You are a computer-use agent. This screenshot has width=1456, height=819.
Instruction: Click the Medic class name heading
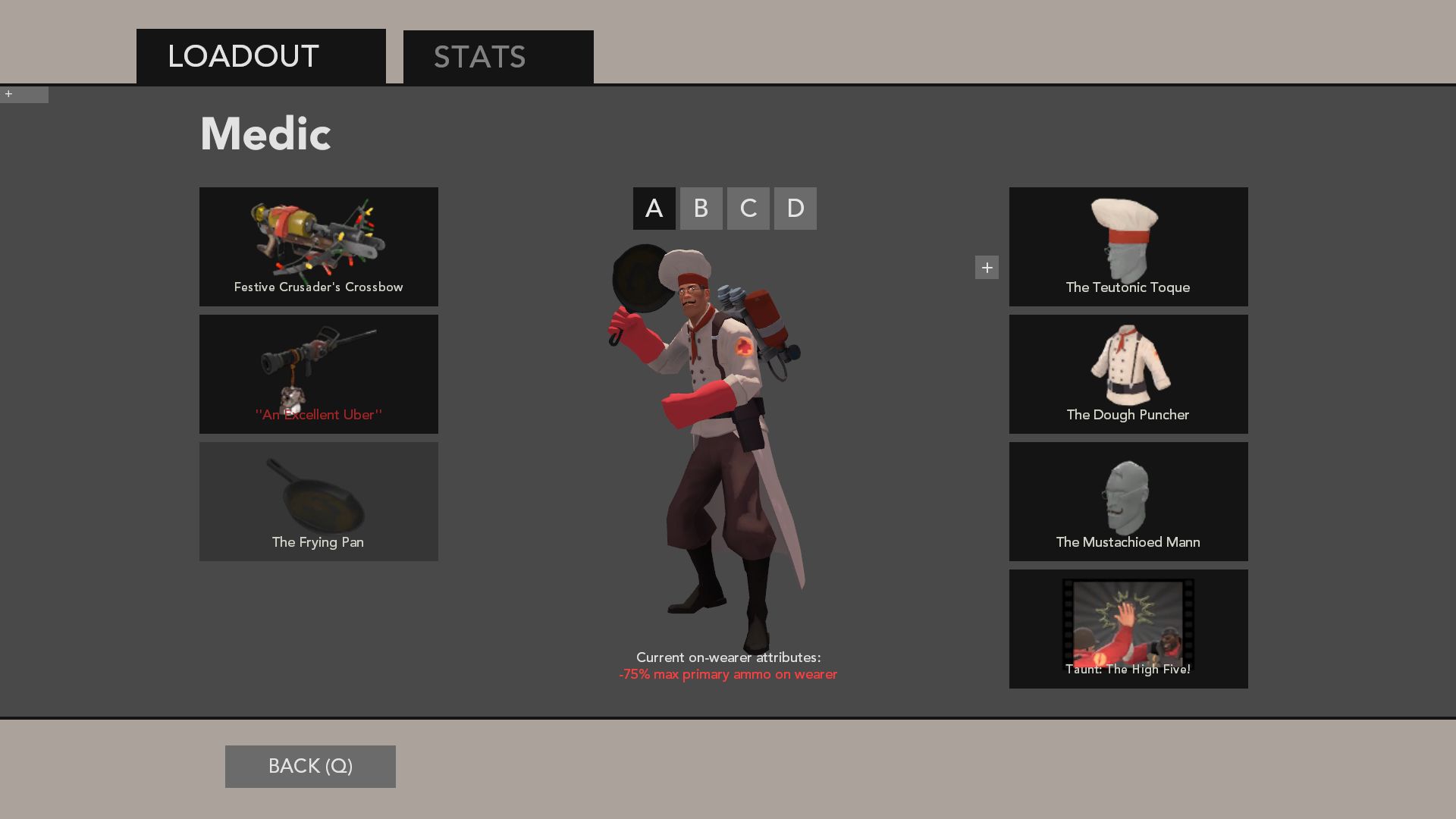pos(265,133)
